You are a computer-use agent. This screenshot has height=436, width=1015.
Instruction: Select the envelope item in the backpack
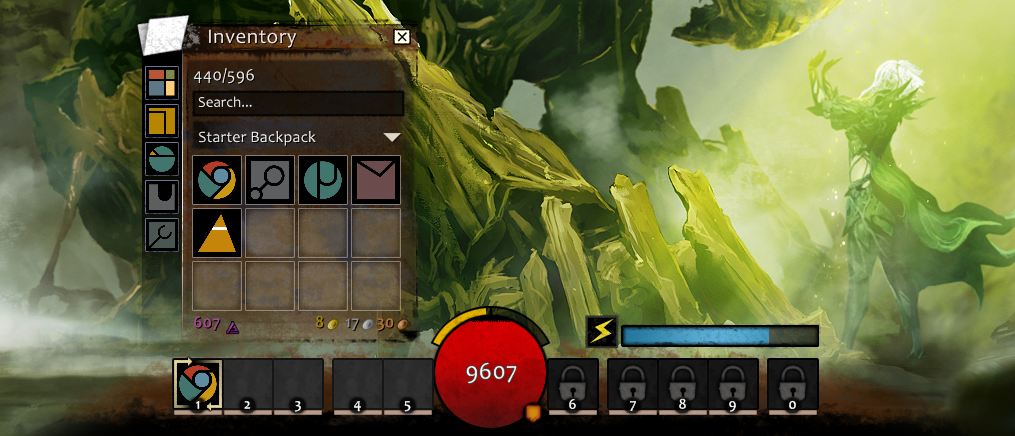376,180
